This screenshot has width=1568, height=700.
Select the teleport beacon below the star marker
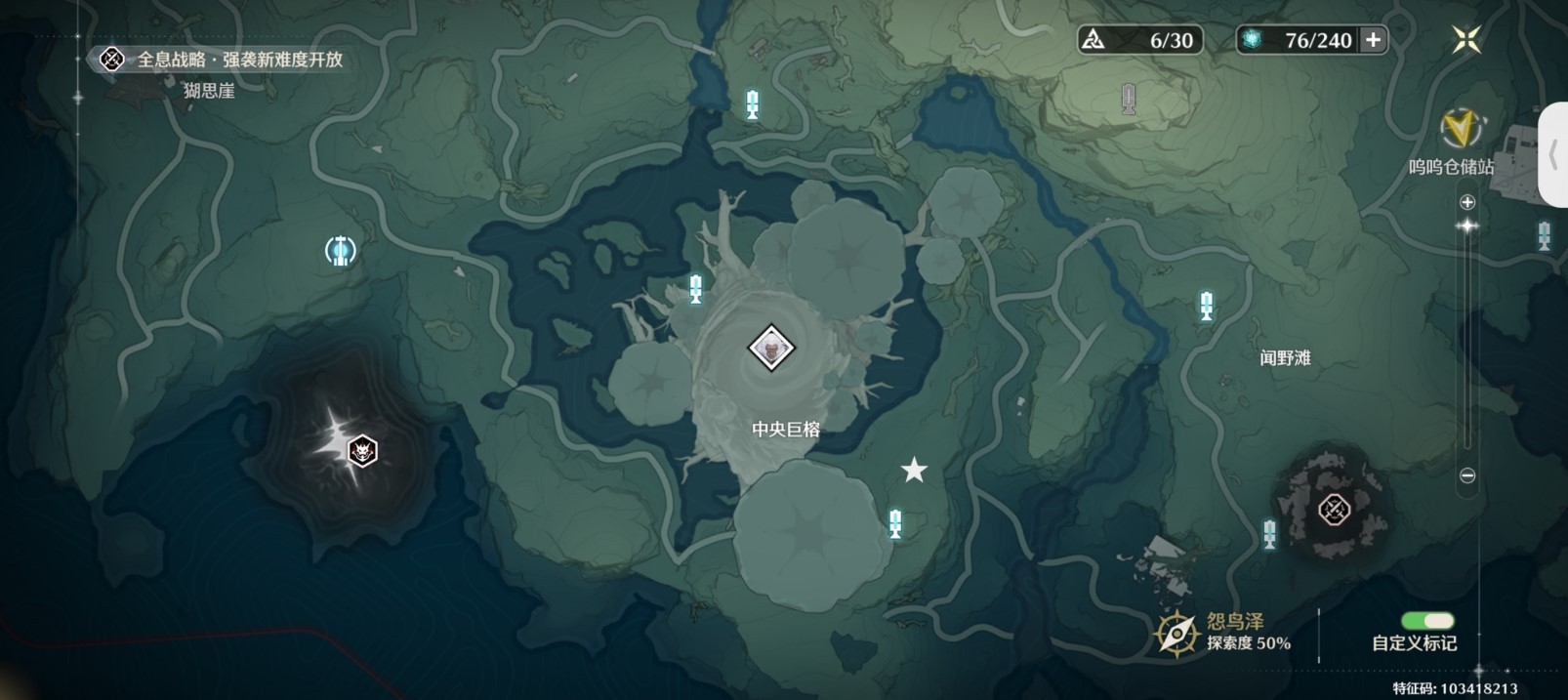895,523
